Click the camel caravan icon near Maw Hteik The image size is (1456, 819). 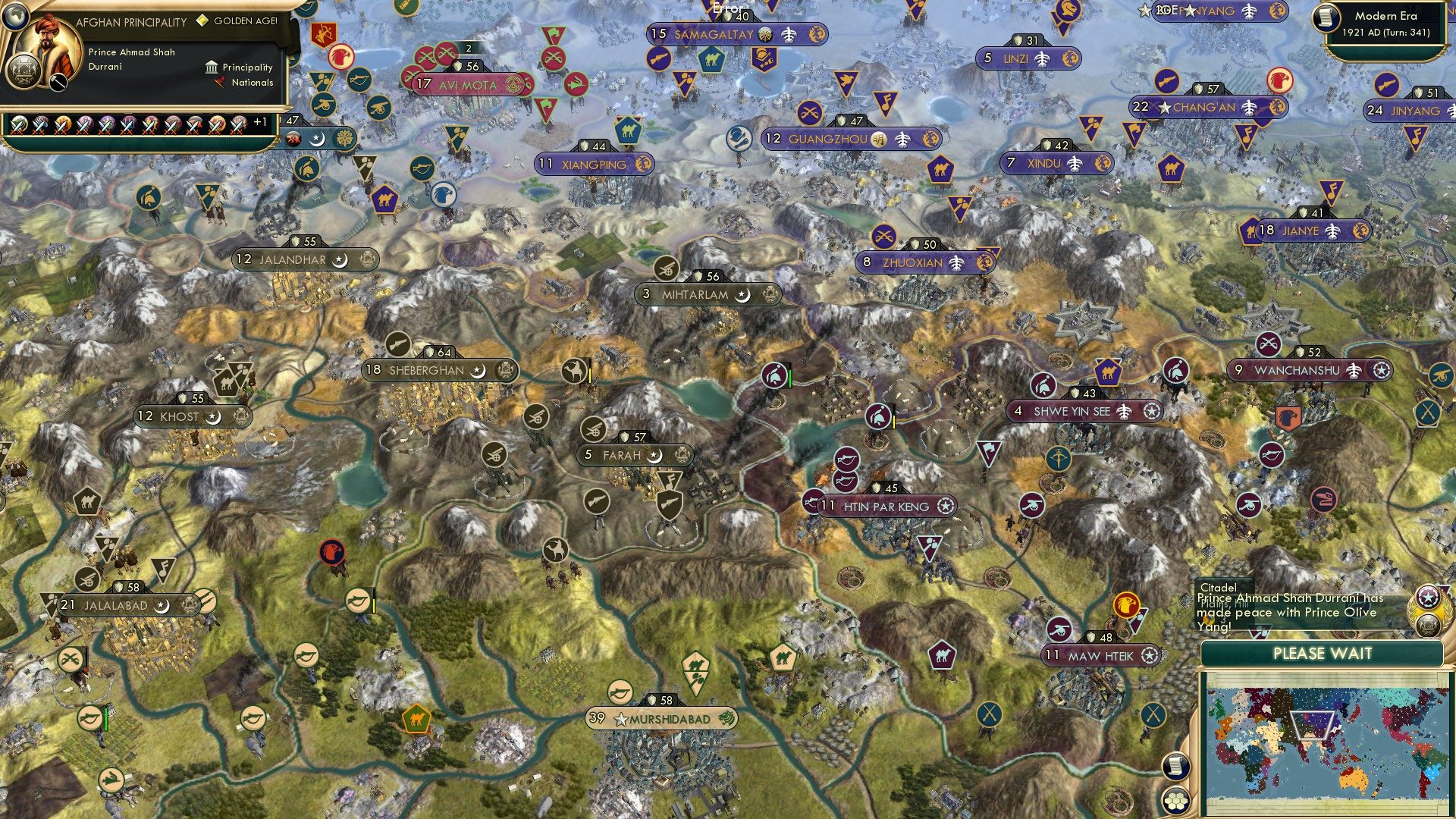point(941,654)
